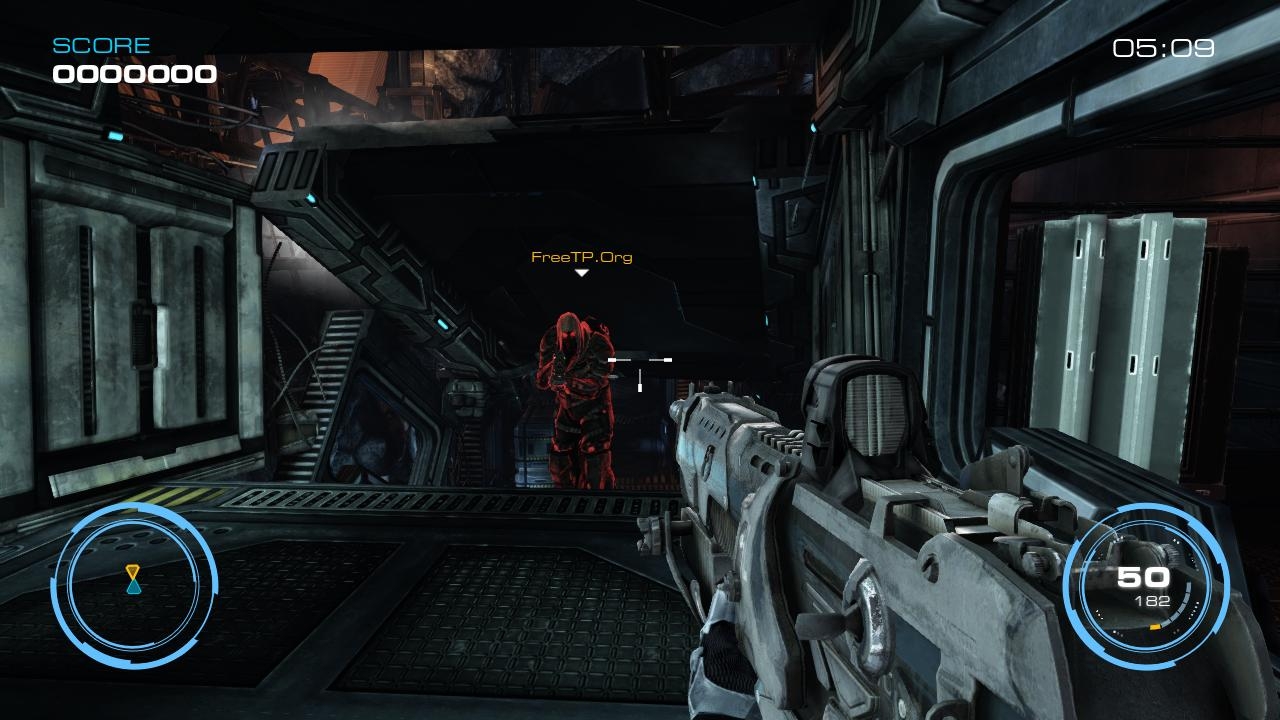Select the FreeTP.Org player name tag
Viewport: 1280px width, 720px height.
coord(581,257)
